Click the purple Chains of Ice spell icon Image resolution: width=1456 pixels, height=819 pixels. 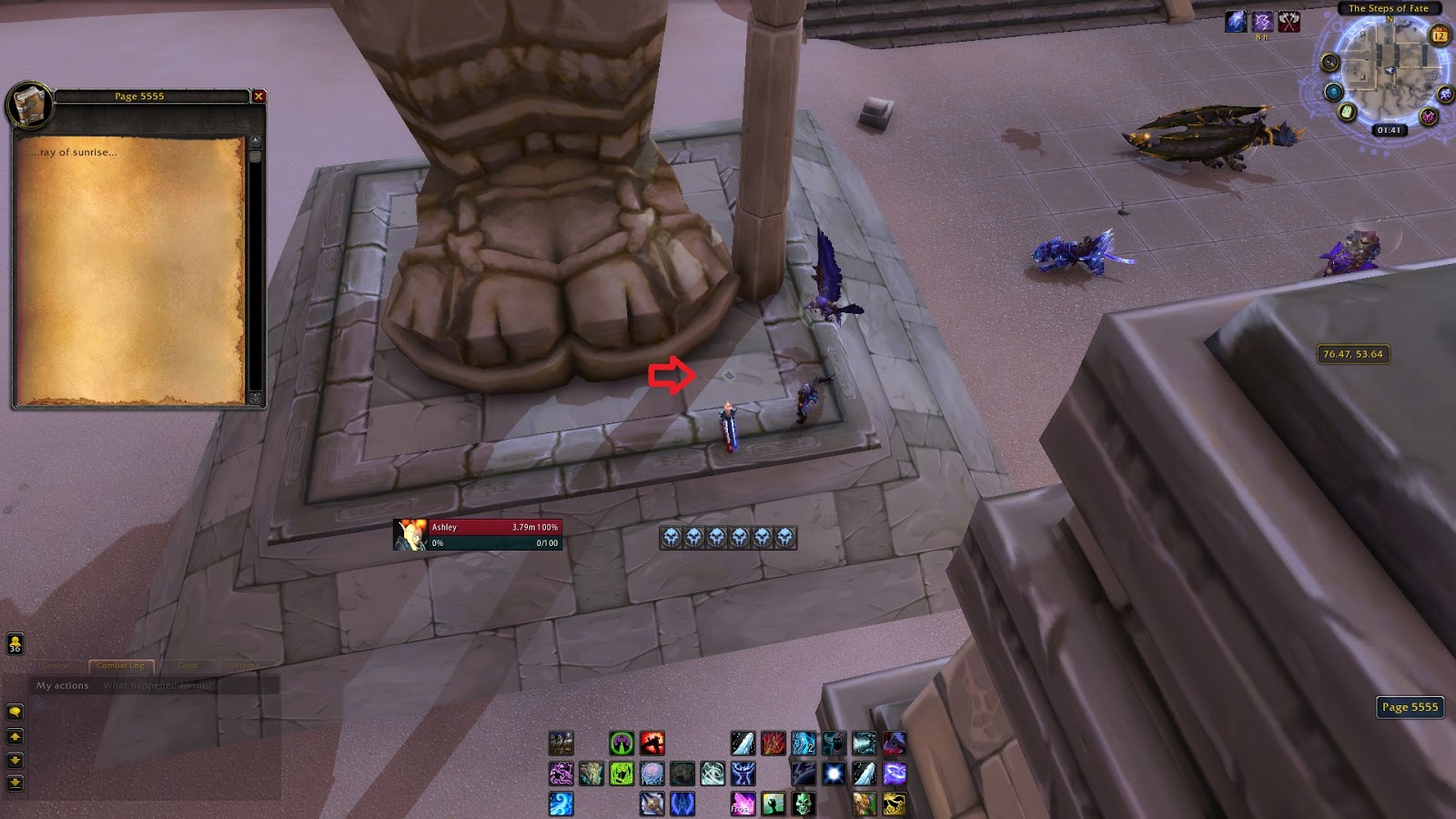click(893, 773)
